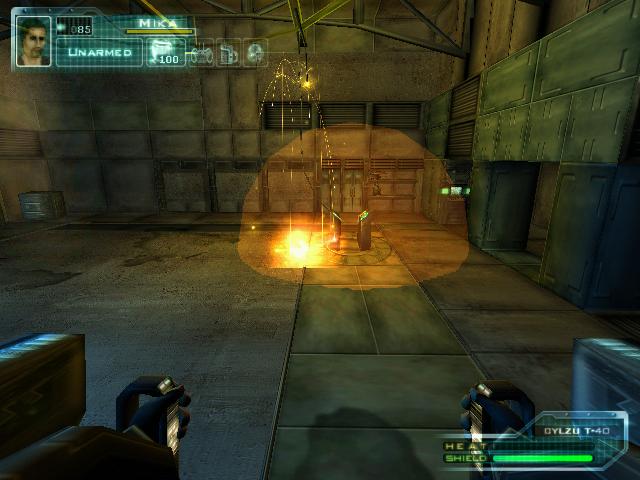The image size is (640, 480).
Task: Select the Unarmed weapon label
Action: (x=99, y=52)
